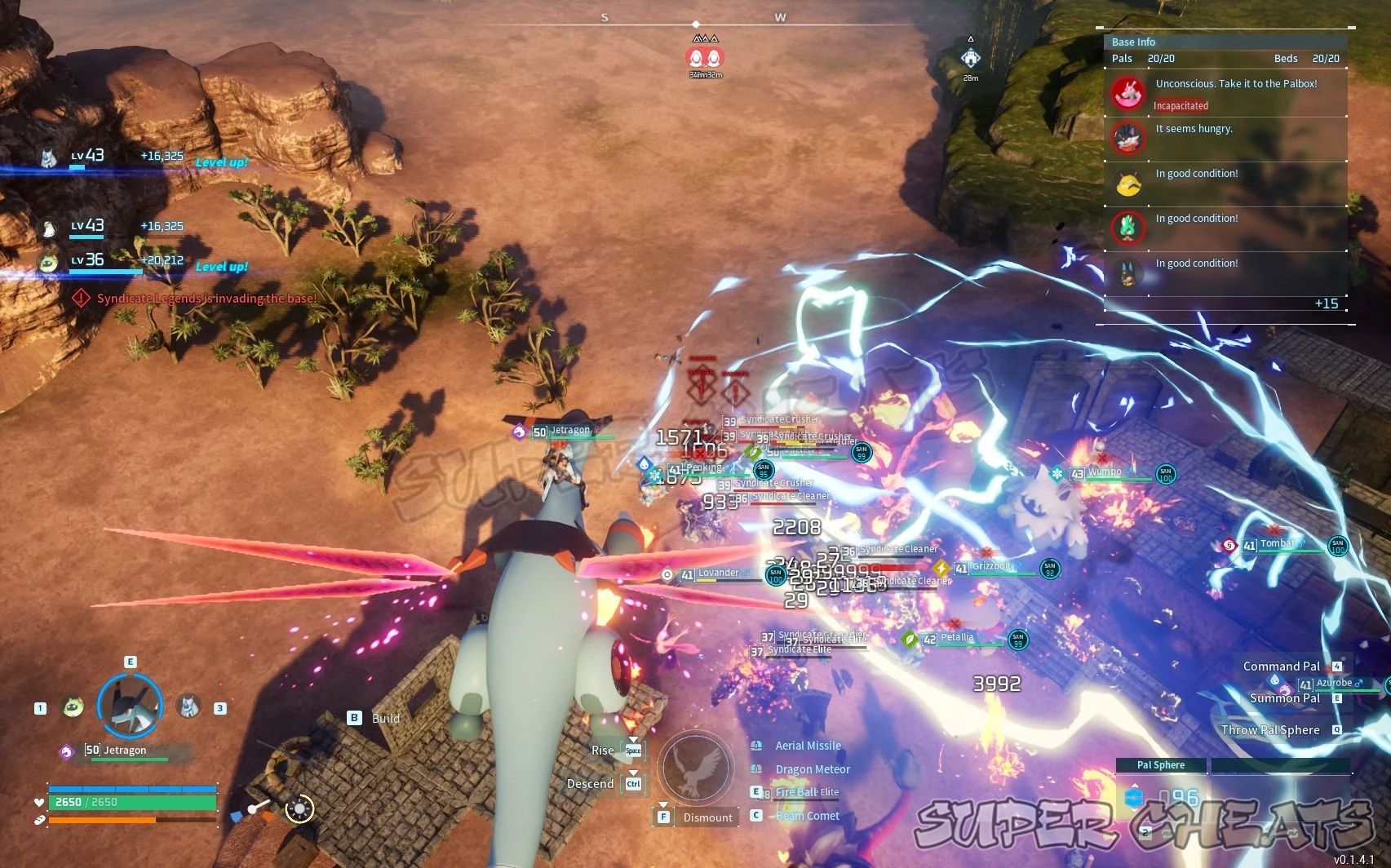Click the Throw Pal Sphere option
Screen dimensions: 1391x868
tap(1270, 730)
